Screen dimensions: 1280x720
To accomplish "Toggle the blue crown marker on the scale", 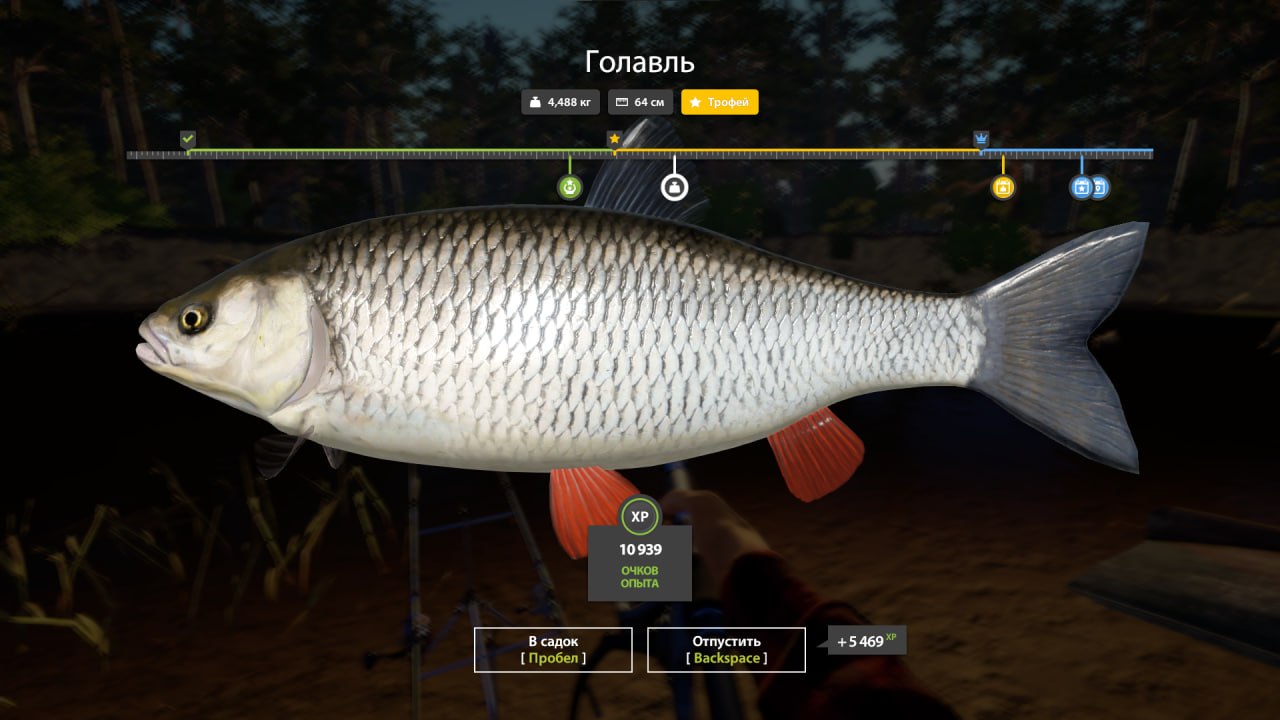I will coord(981,136).
